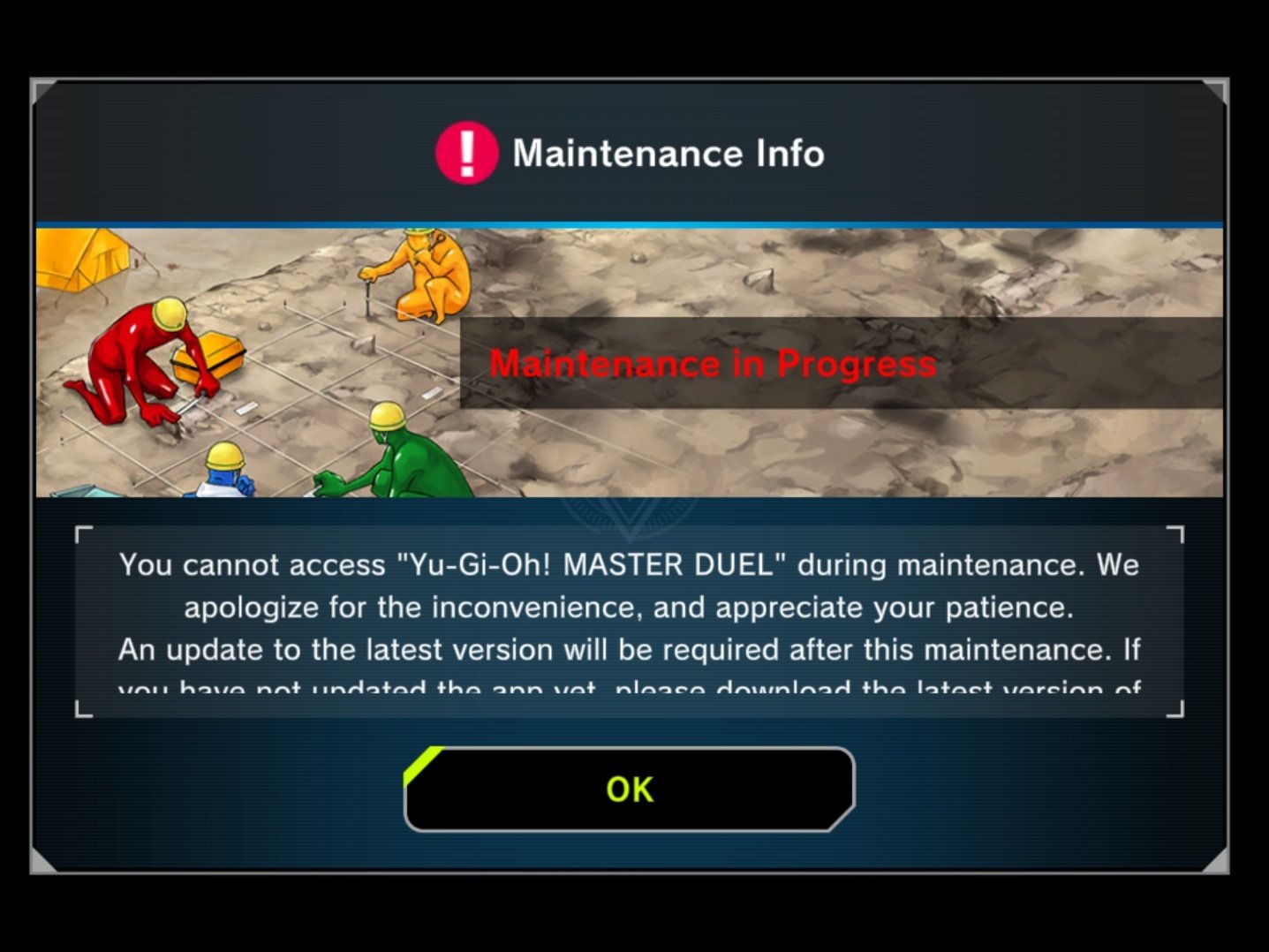Click the red exclamation alert icon
The height and width of the screenshot is (952, 1269).
click(465, 152)
